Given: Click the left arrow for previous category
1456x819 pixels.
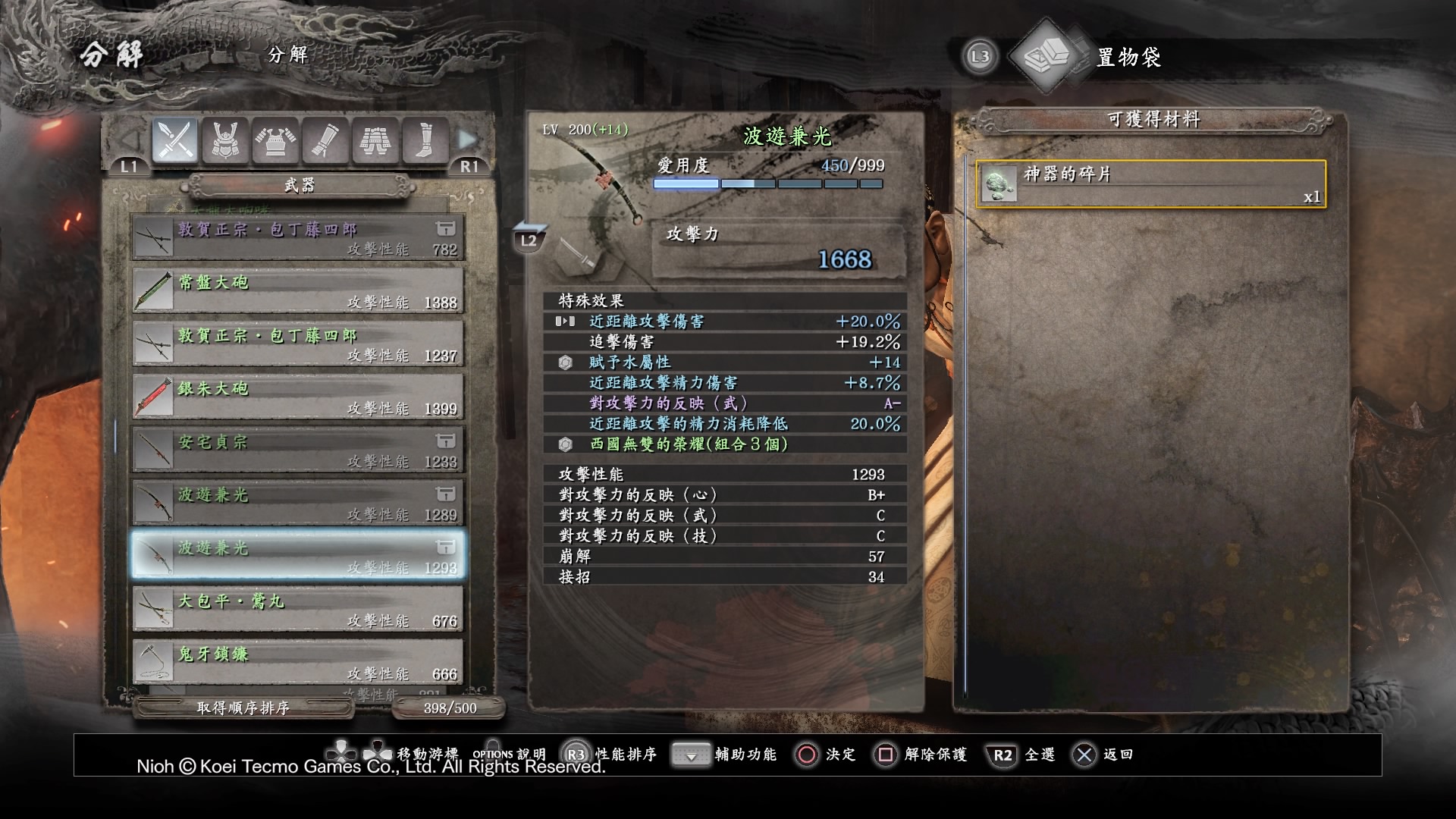Looking at the screenshot, I should (130, 140).
